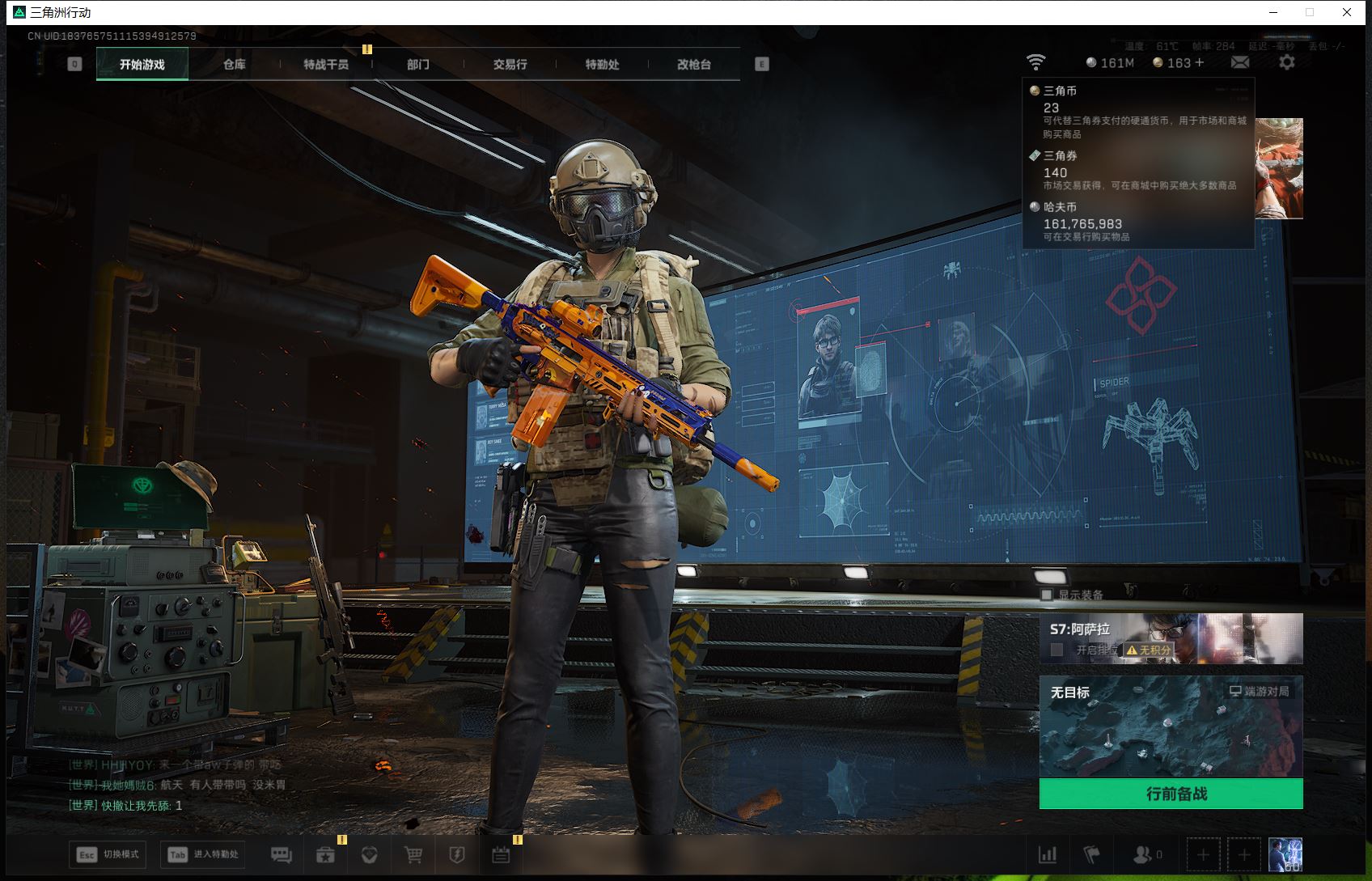The height and width of the screenshot is (881, 1372).
Task: Open the shopping cart store icon
Action: 413,855
